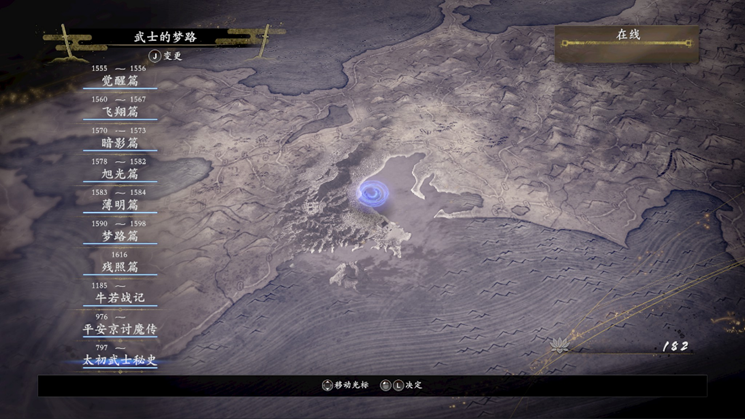
Task: Select the 牛若战记 chapter
Action: point(120,298)
